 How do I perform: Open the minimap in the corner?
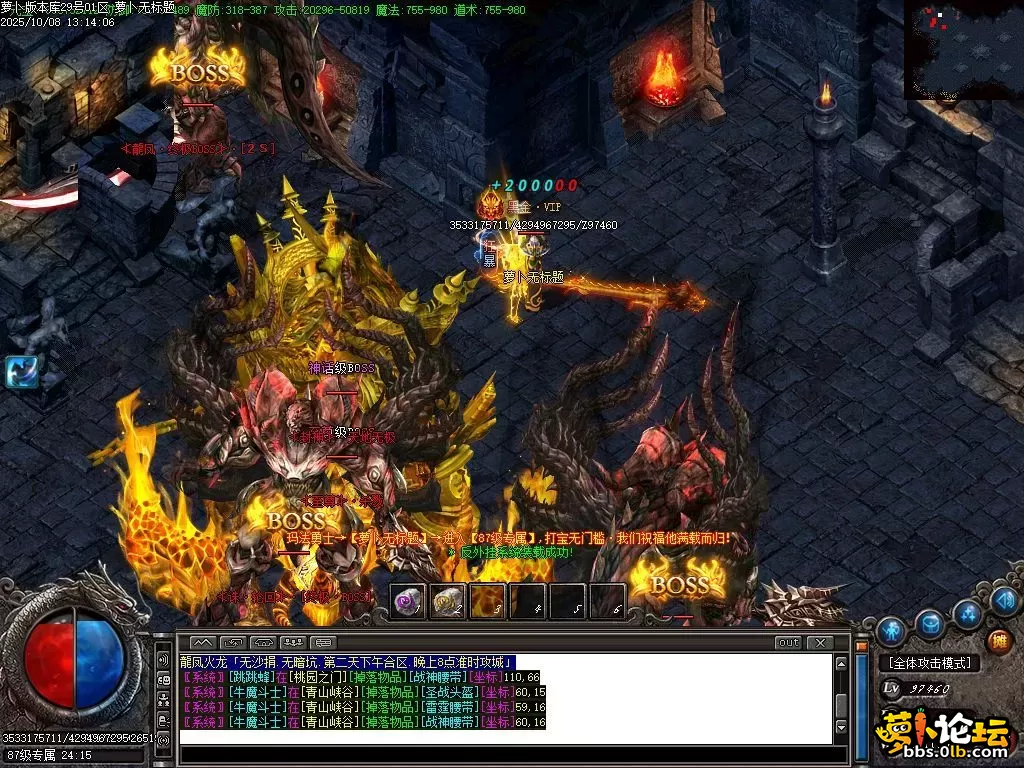[963, 48]
